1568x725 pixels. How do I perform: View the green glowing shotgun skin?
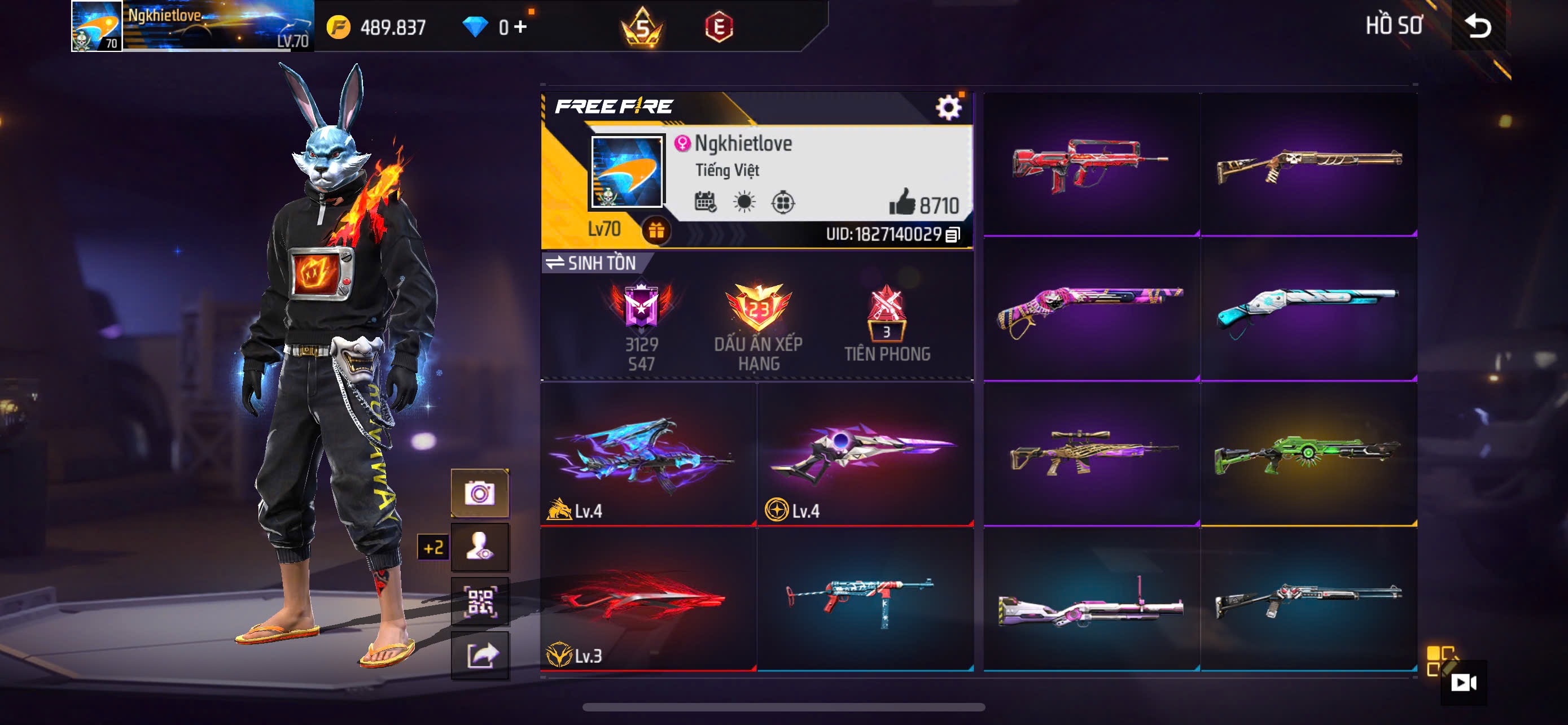click(x=1308, y=455)
